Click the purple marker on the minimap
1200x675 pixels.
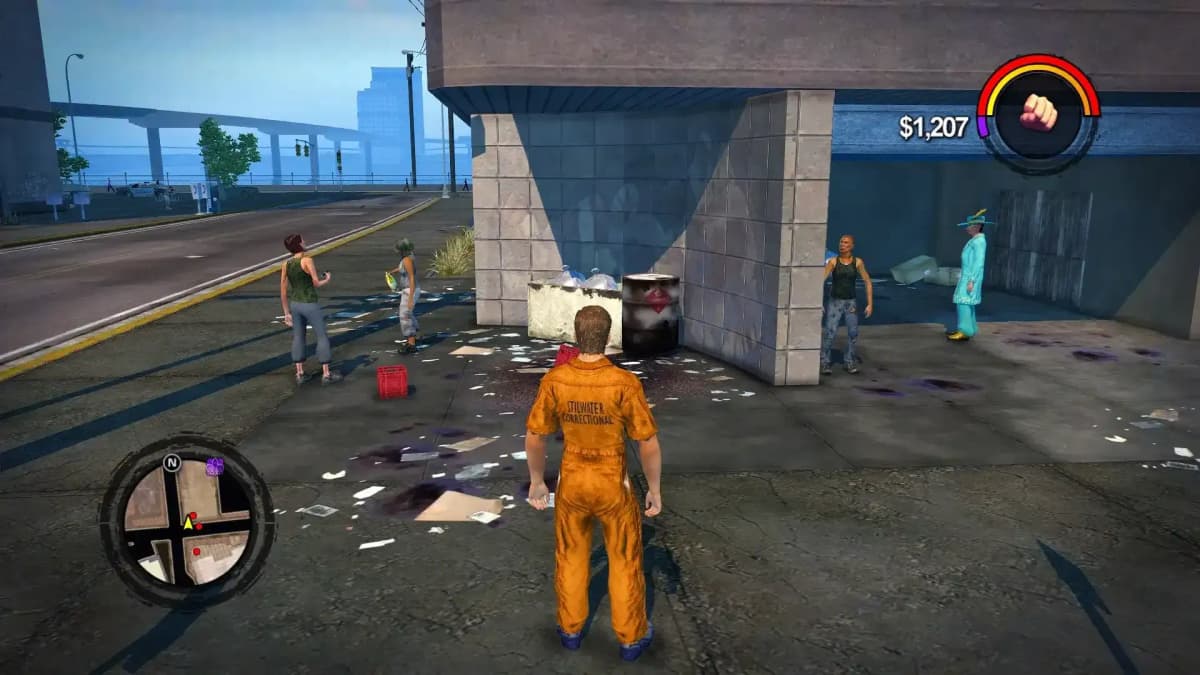click(214, 466)
